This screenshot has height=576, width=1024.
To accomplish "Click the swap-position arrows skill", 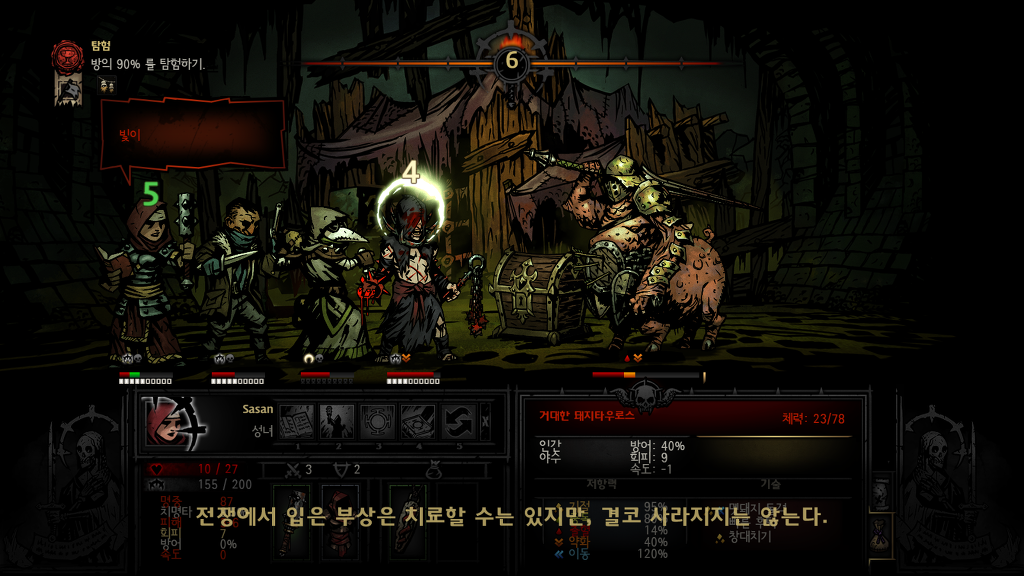I will coord(459,421).
